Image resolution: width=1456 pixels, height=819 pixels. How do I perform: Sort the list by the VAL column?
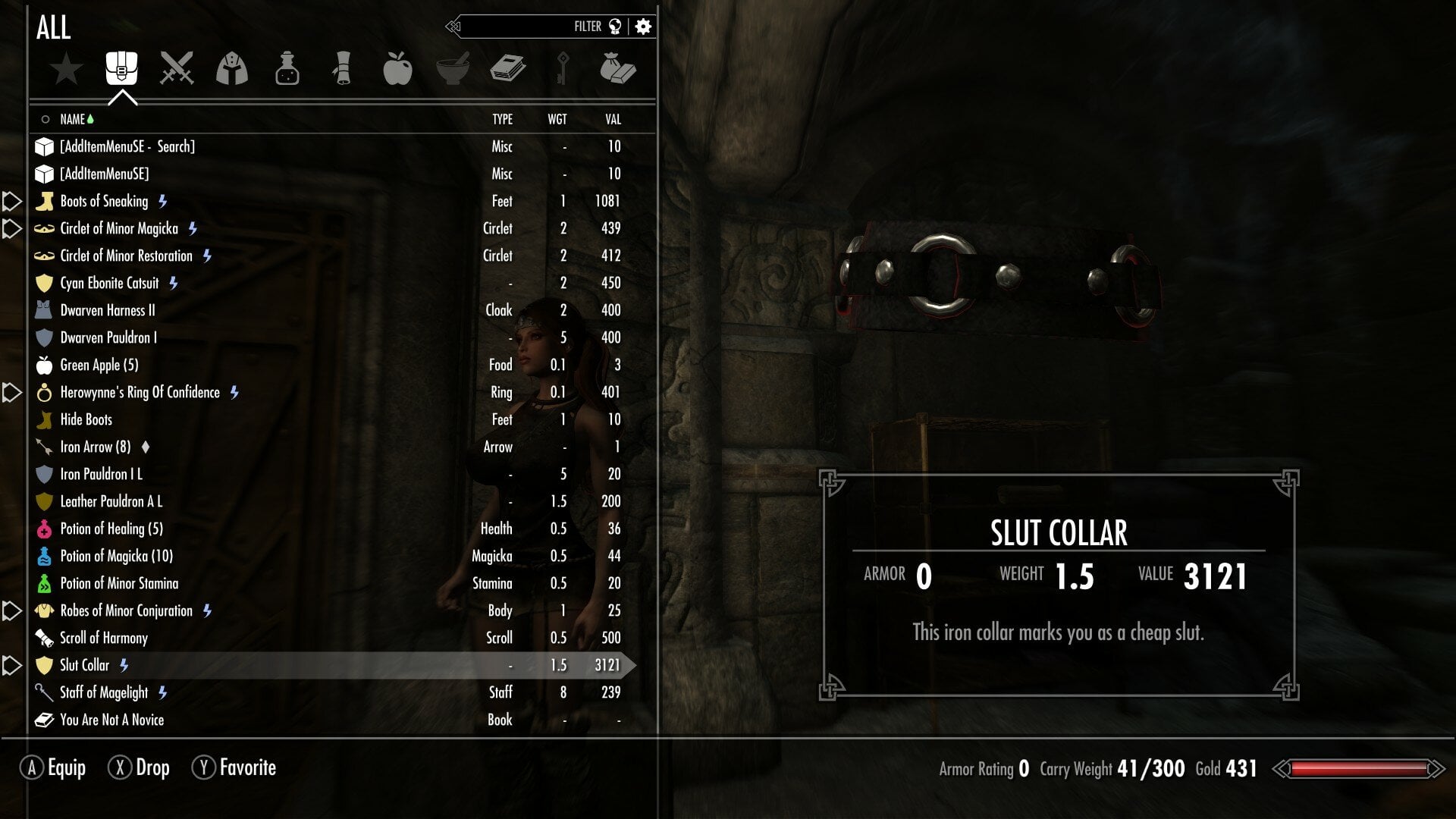[x=613, y=119]
